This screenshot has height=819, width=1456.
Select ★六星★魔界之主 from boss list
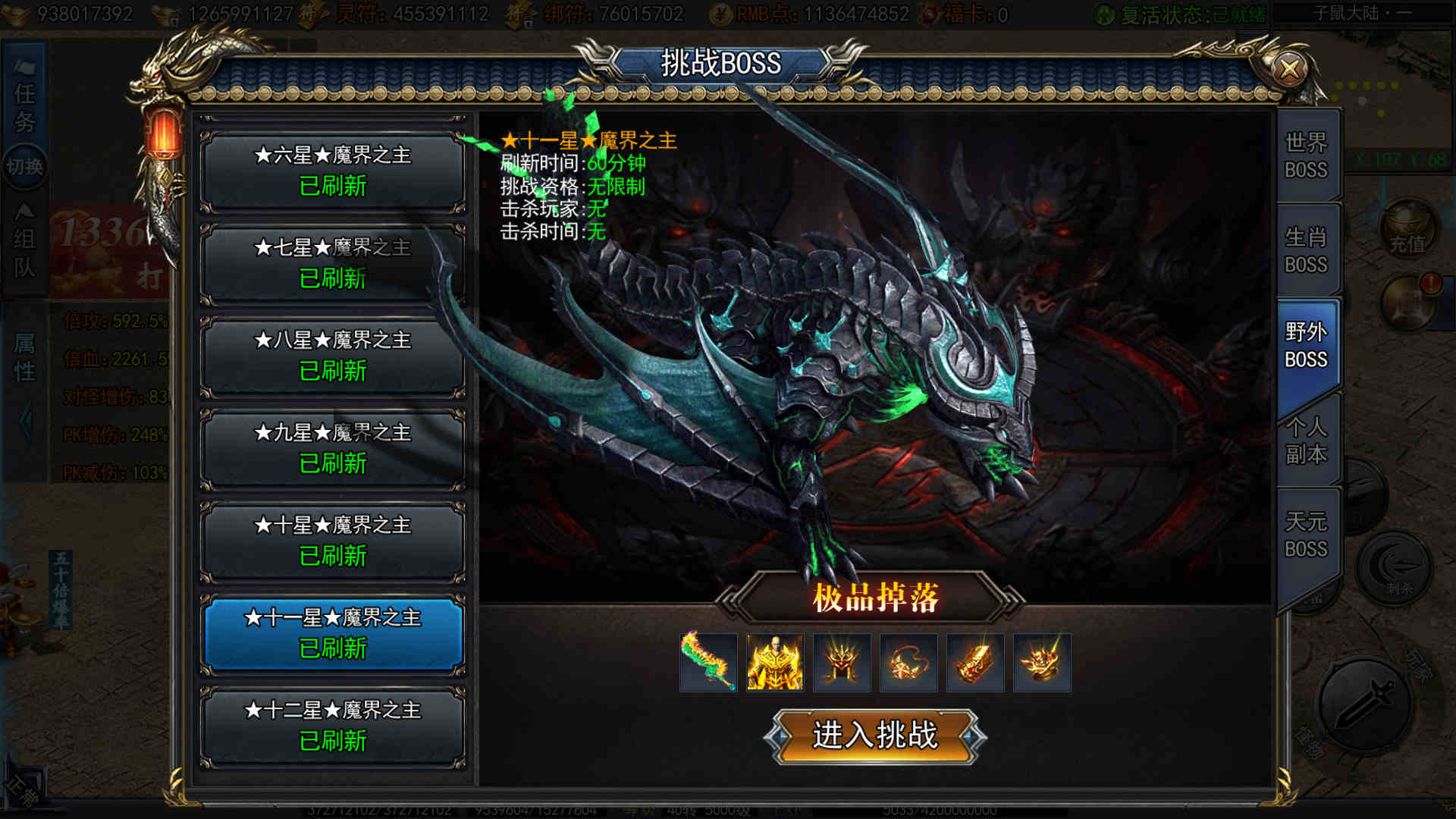[332, 171]
